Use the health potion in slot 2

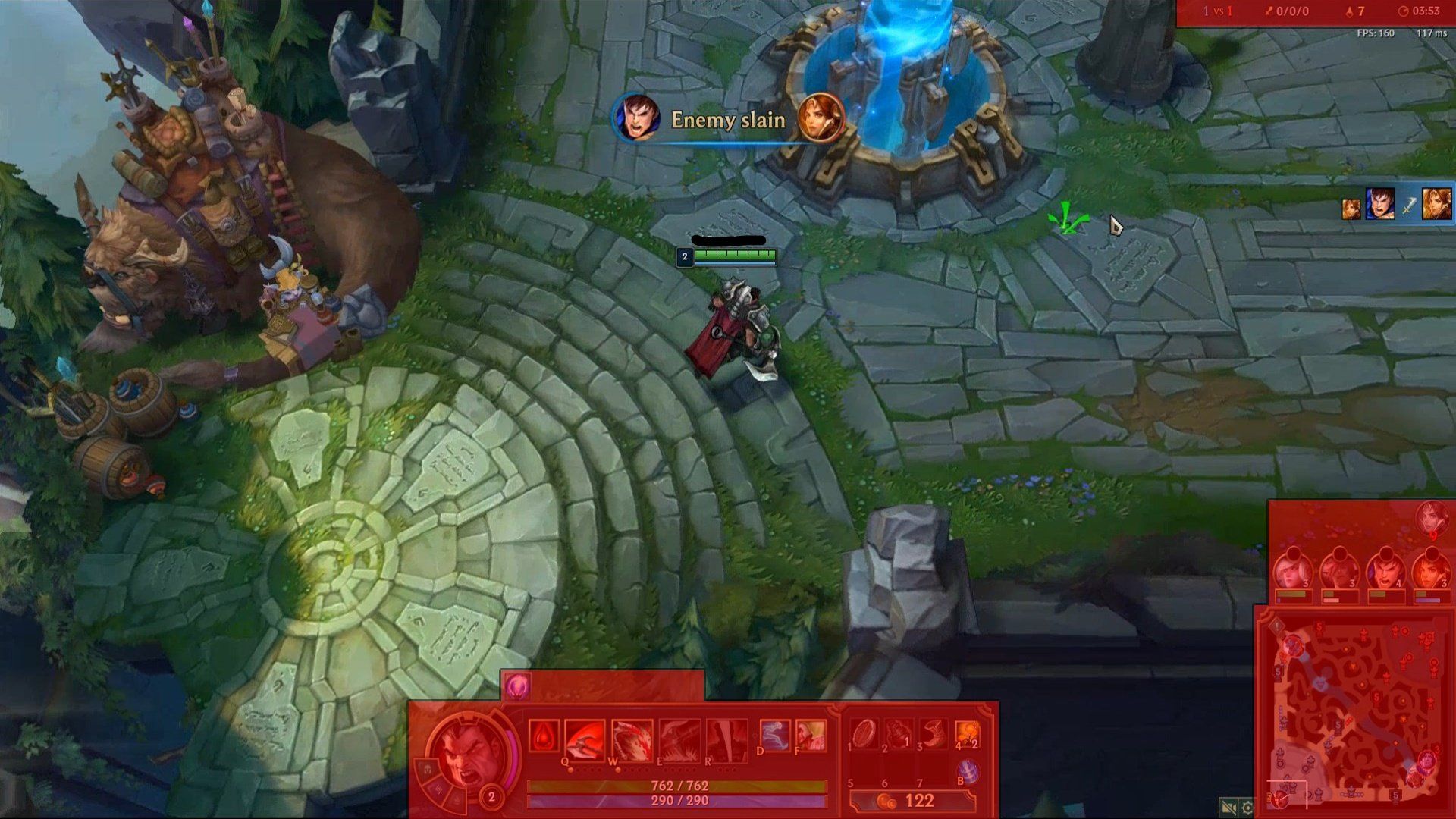(x=899, y=734)
